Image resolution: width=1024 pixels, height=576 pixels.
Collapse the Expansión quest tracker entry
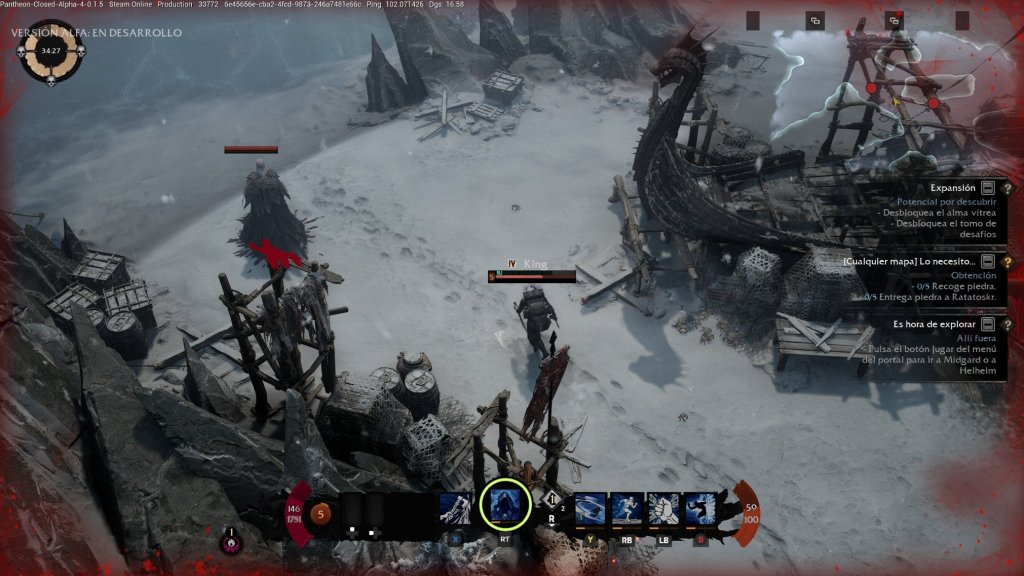988,187
